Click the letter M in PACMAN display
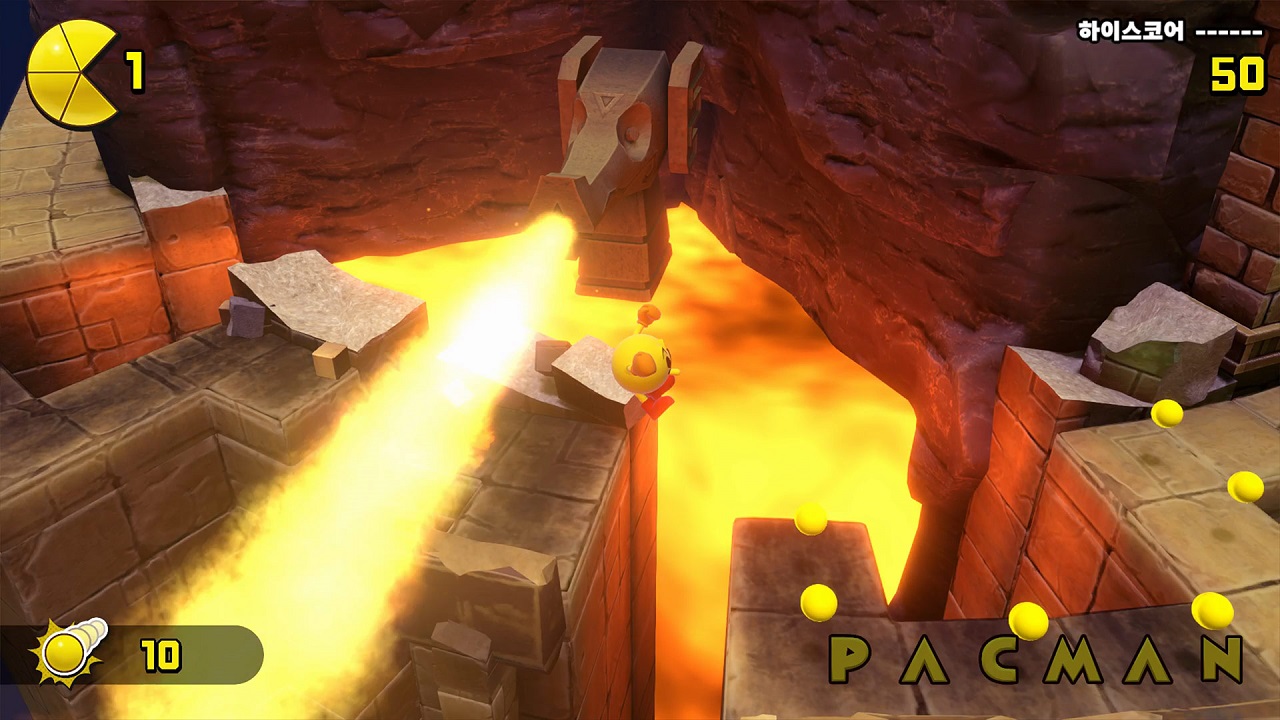This screenshot has height=720, width=1280. (x=1071, y=661)
